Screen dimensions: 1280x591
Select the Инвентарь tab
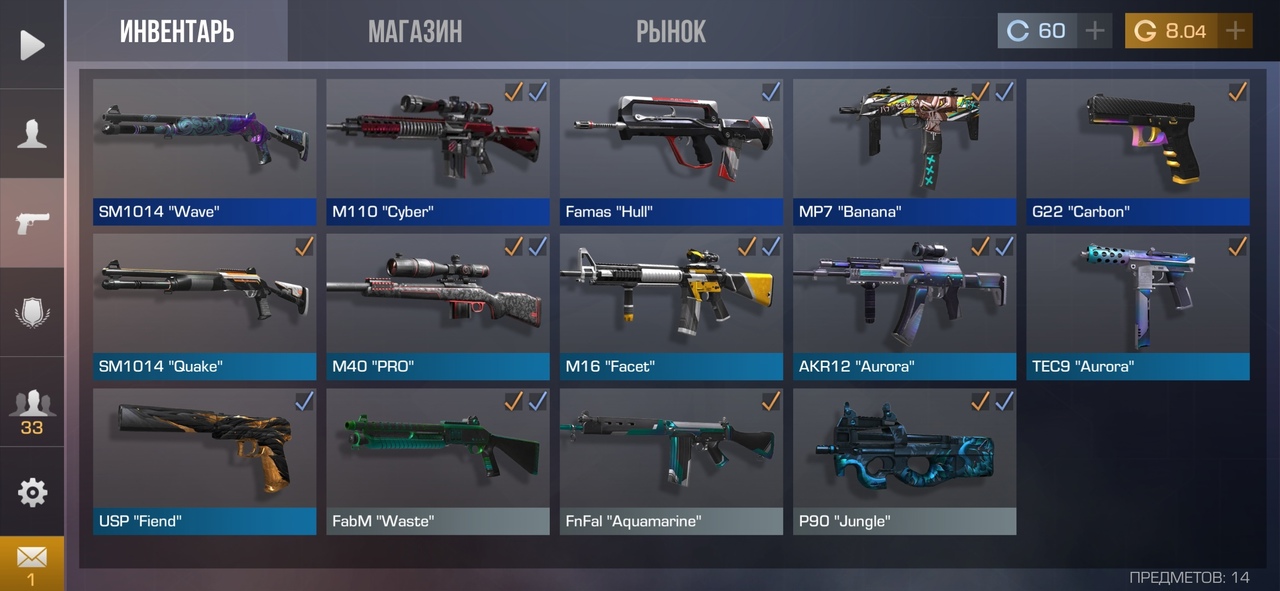pyautogui.click(x=177, y=31)
